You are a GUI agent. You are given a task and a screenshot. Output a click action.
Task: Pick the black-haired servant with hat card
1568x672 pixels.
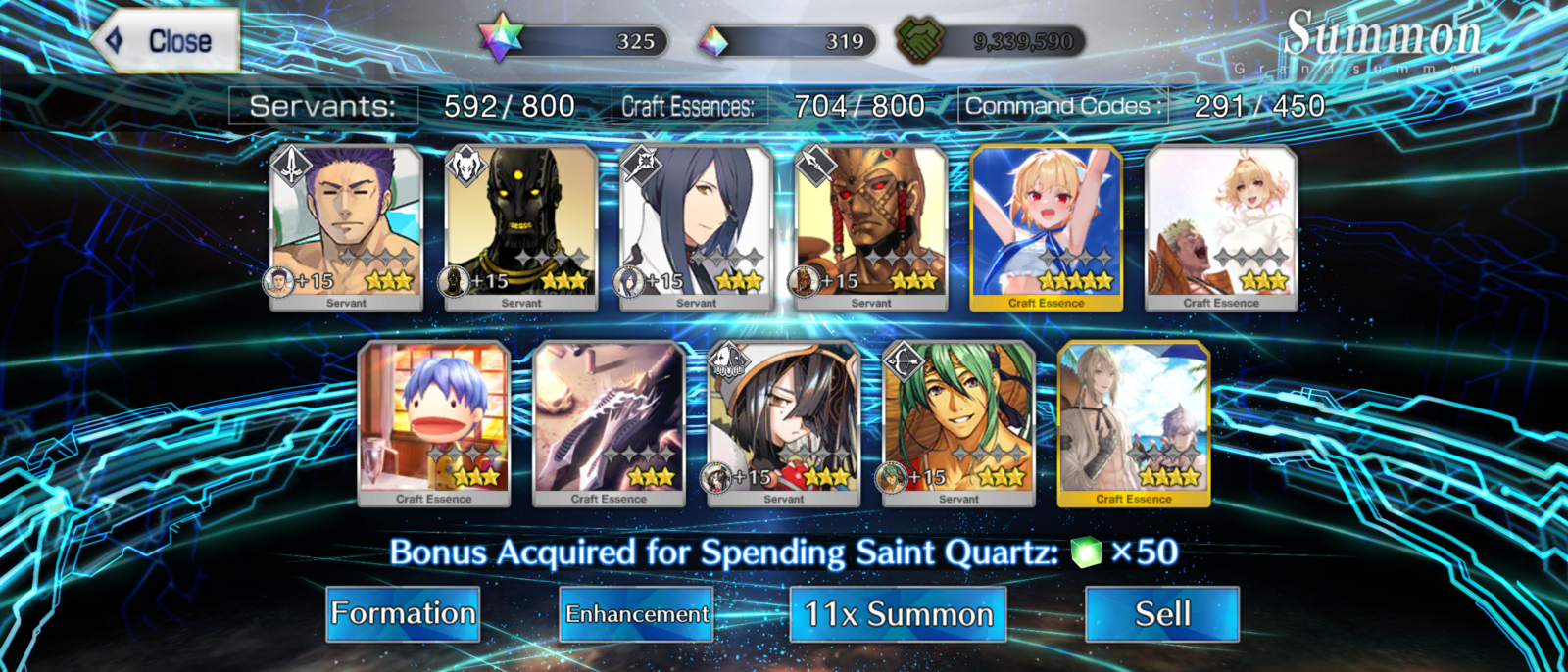point(784,423)
